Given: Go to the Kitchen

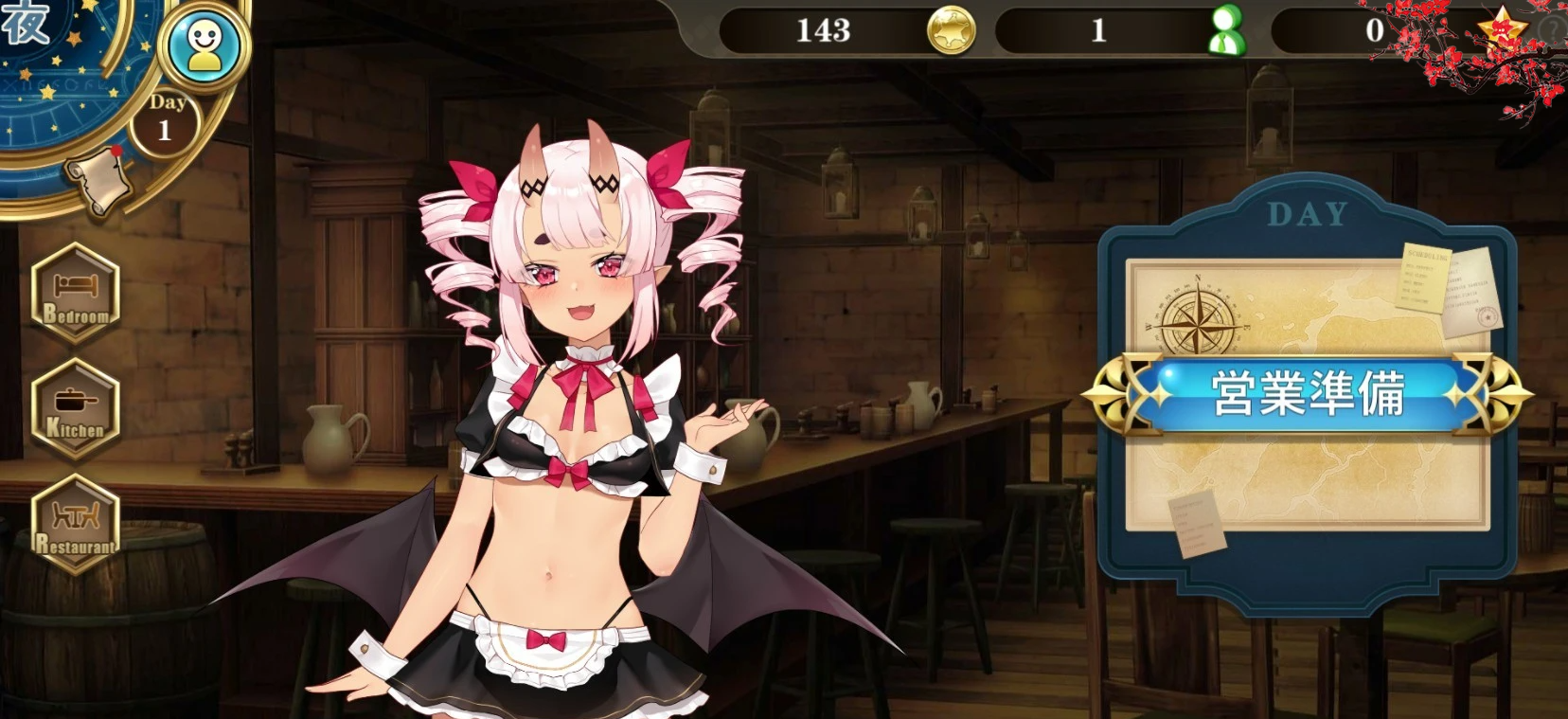Looking at the screenshot, I should pos(76,408).
